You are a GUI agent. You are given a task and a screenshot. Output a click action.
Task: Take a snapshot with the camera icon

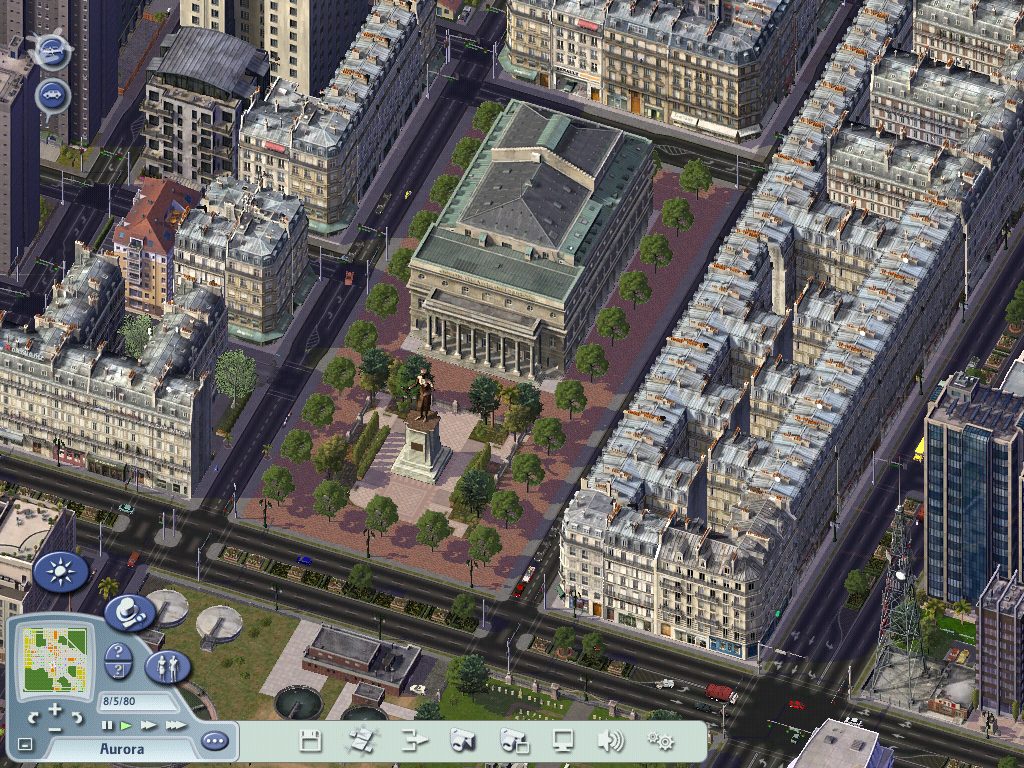tap(462, 741)
